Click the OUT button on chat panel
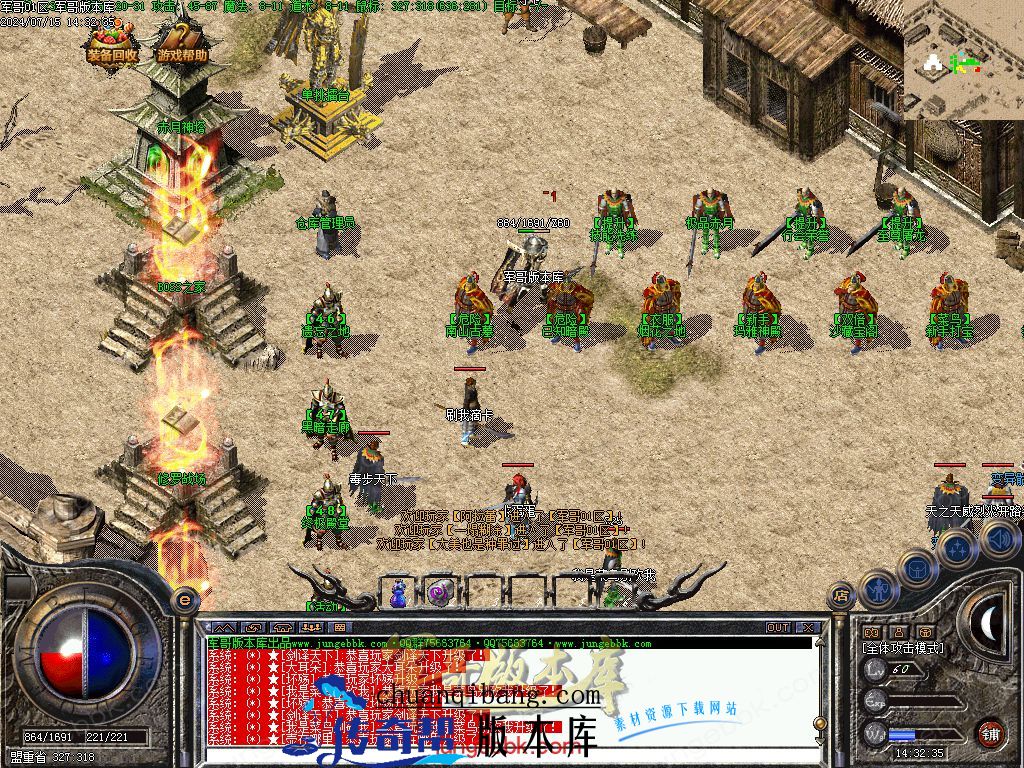 pyautogui.click(x=778, y=628)
